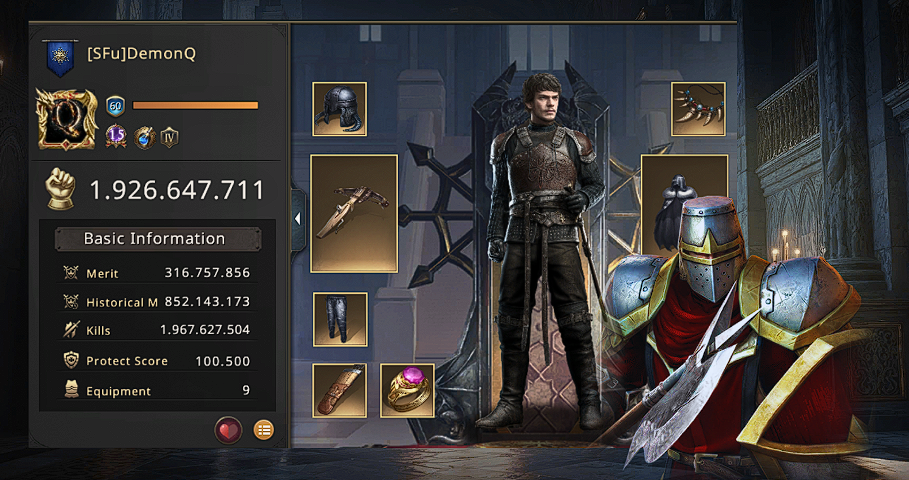Viewport: 909px width, 480px height.
Task: View the pink gem ring slot
Action: coord(407,390)
